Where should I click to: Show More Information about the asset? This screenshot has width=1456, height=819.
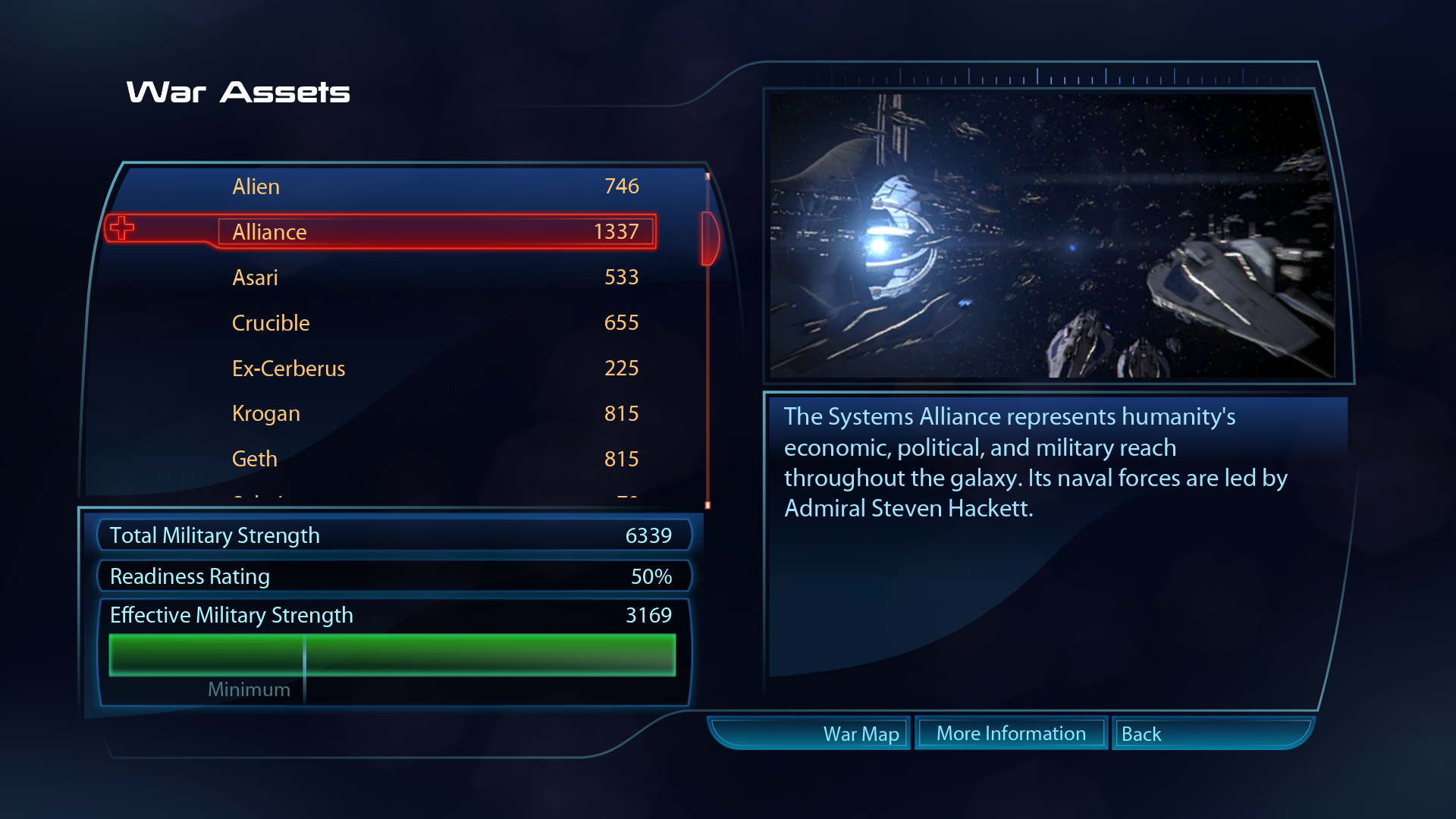pyautogui.click(x=1011, y=733)
